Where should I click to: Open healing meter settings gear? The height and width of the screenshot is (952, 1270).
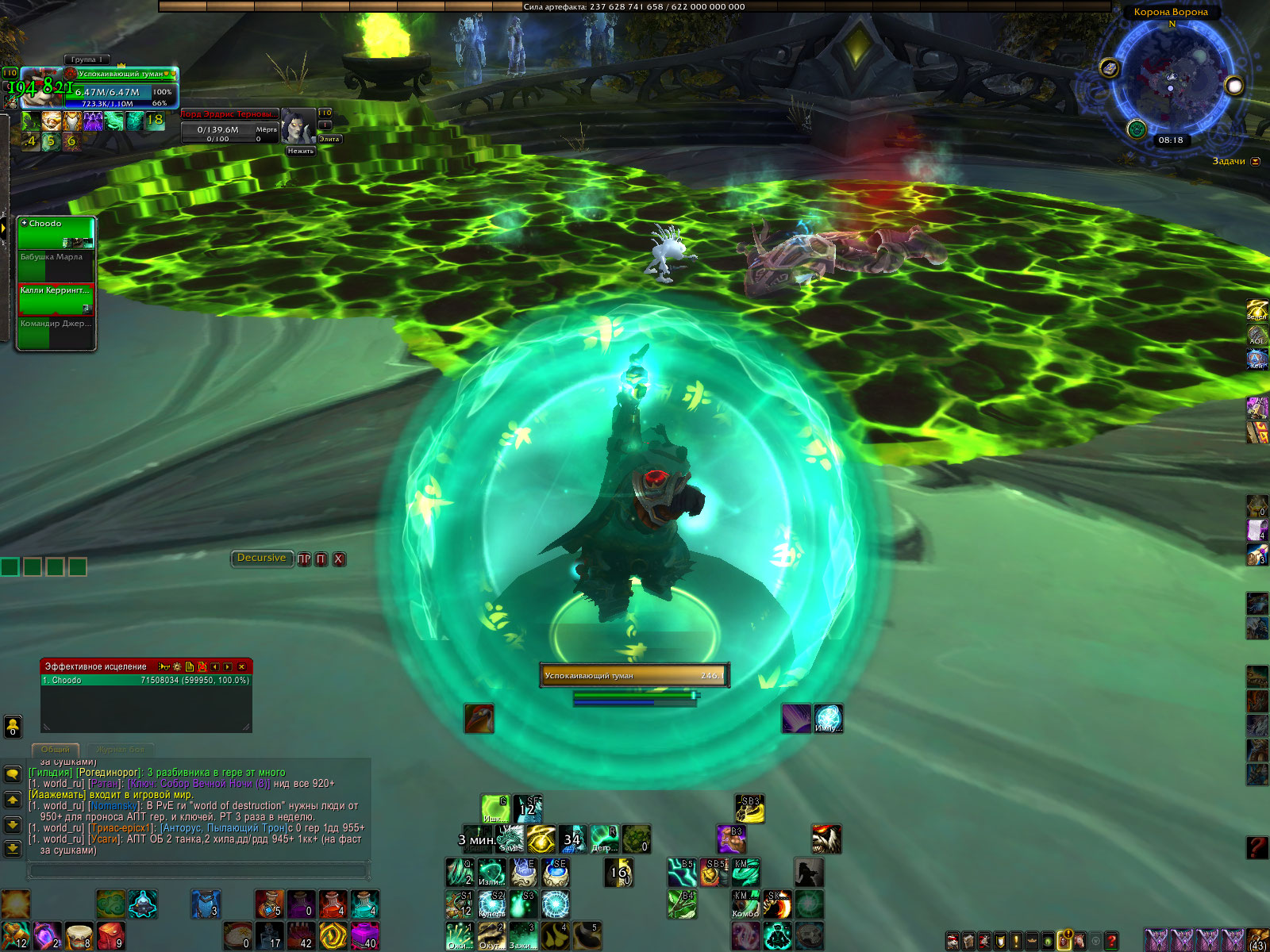pos(177,667)
